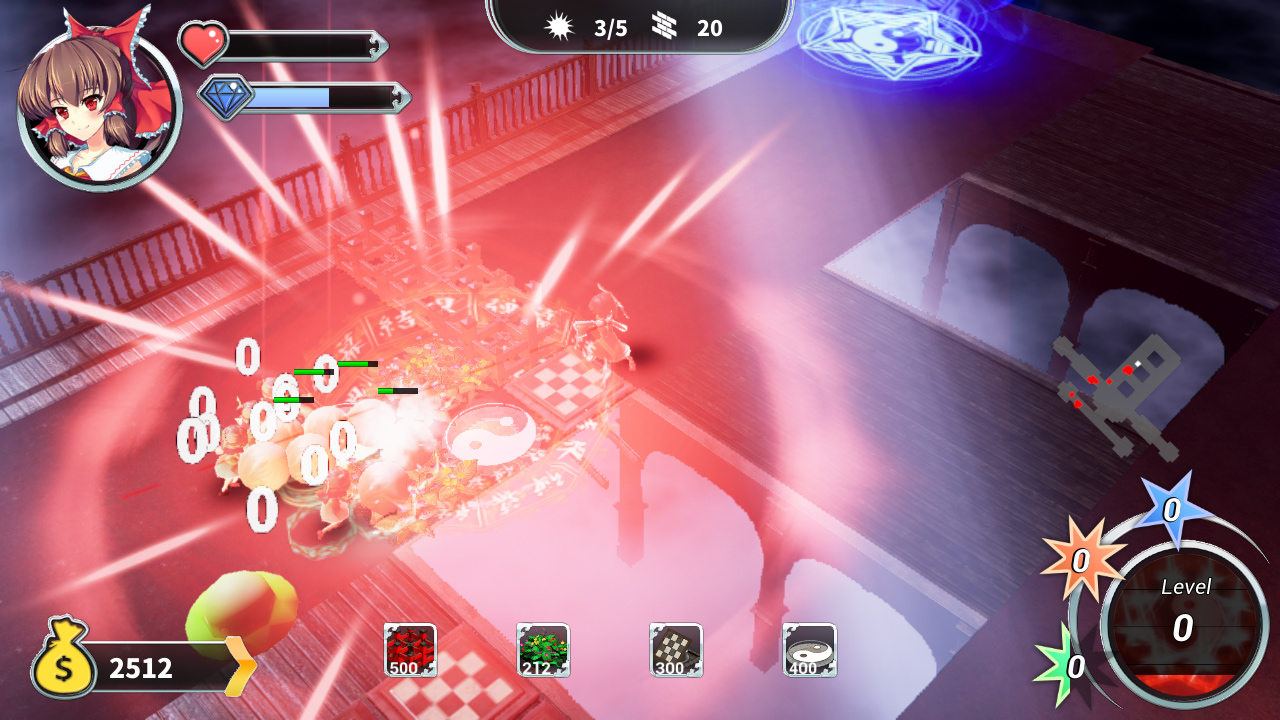The image size is (1280, 720).
Task: Select the orange star rating indicator
Action: (x=1083, y=559)
